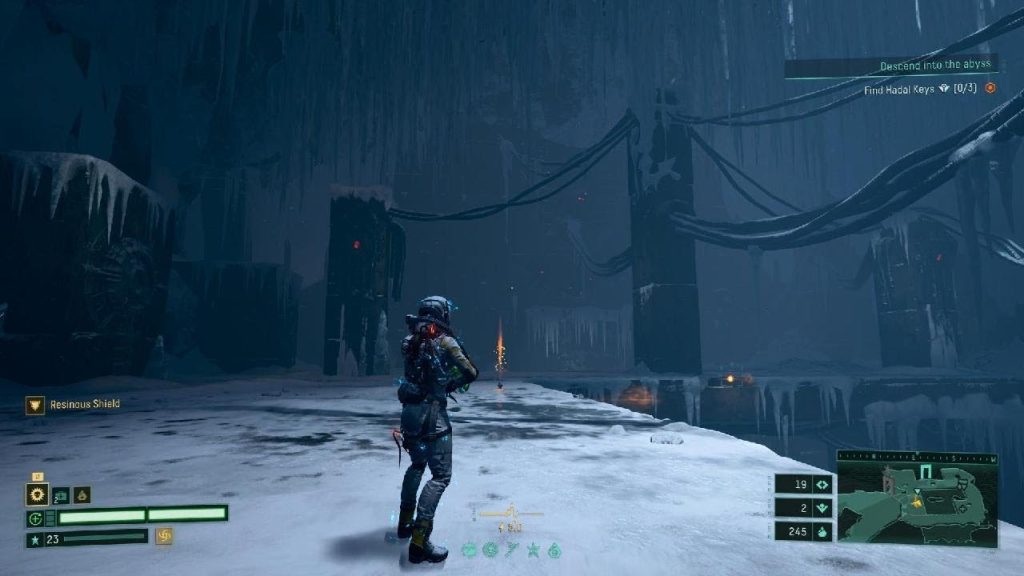
Task: Click the Descend into the abyss objective
Action: pyautogui.click(x=936, y=66)
